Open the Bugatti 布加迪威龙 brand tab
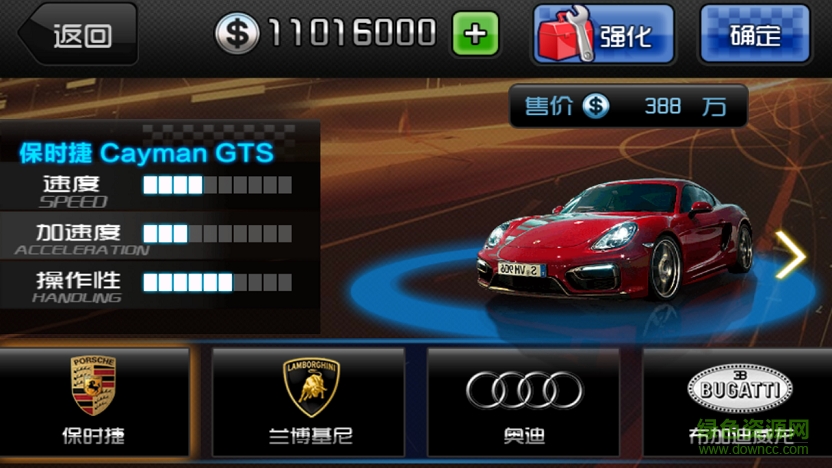 point(738,402)
